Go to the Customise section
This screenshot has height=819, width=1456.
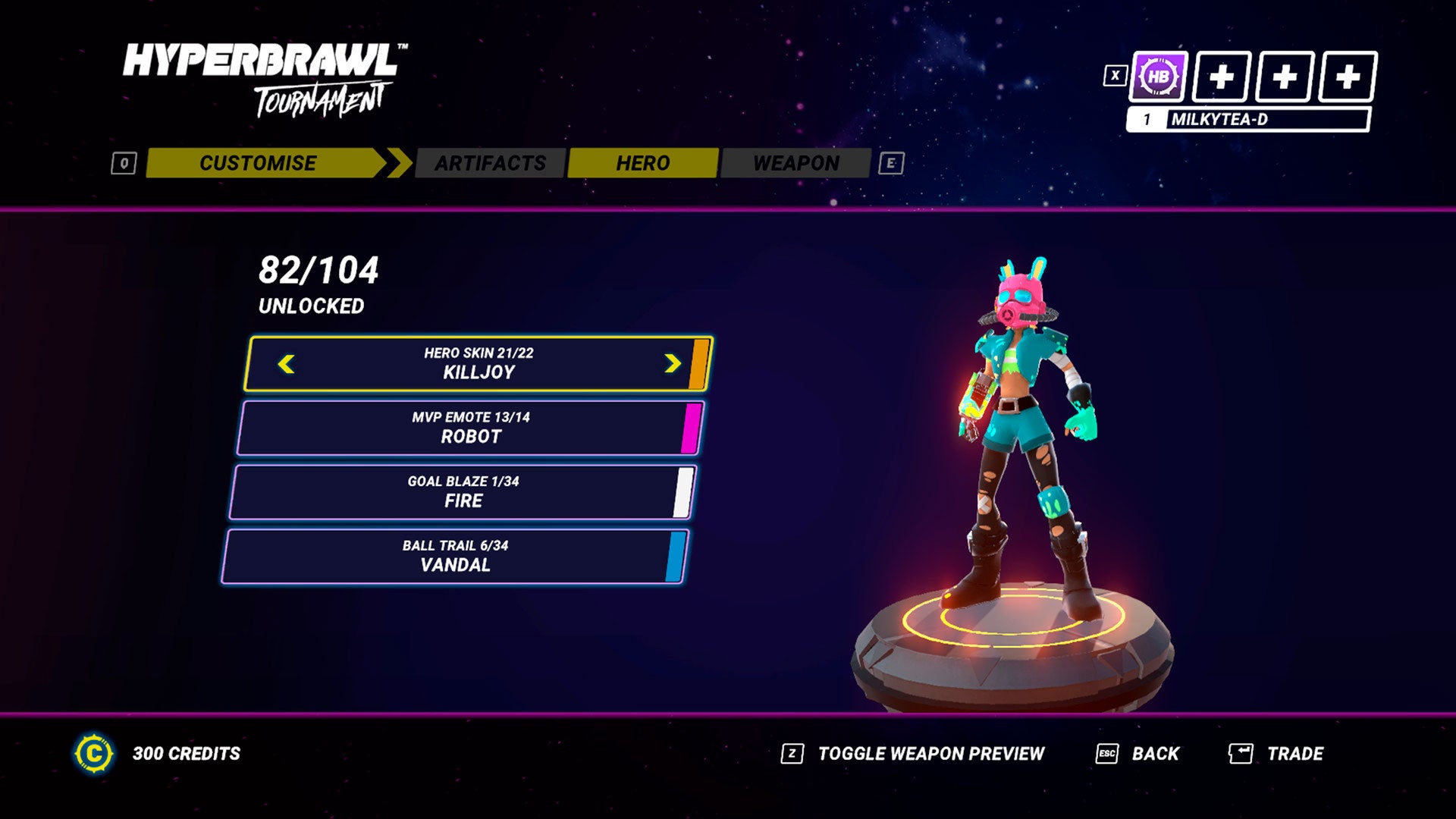point(259,163)
